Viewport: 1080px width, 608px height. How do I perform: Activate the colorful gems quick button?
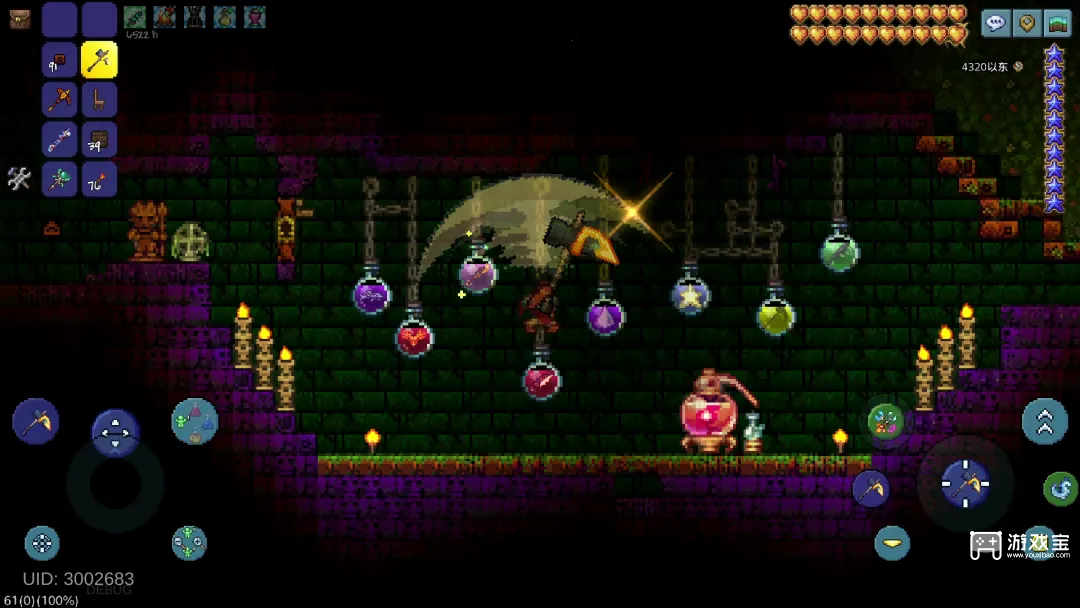point(885,421)
